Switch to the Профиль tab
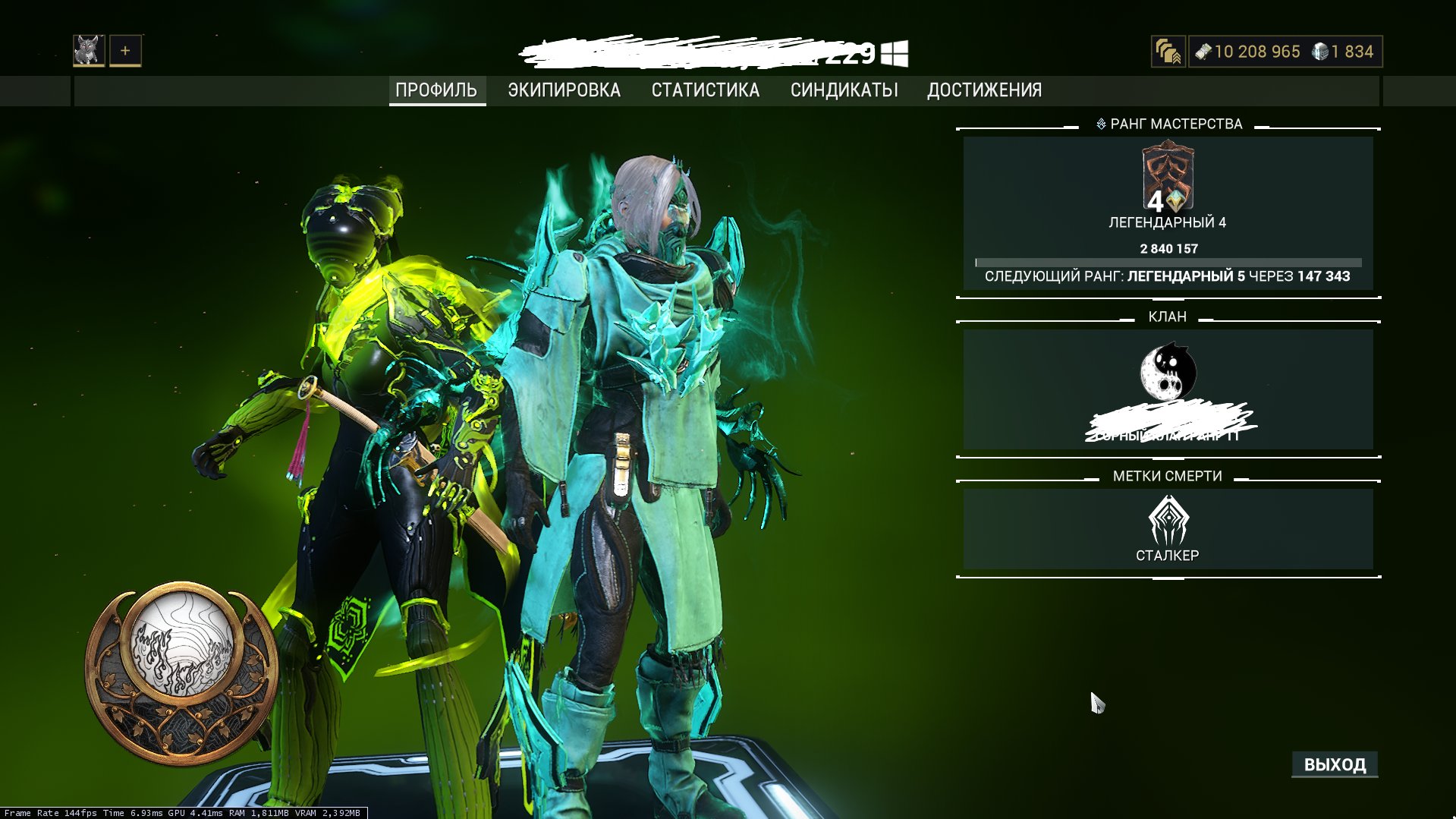This screenshot has width=1456, height=819. (x=436, y=90)
